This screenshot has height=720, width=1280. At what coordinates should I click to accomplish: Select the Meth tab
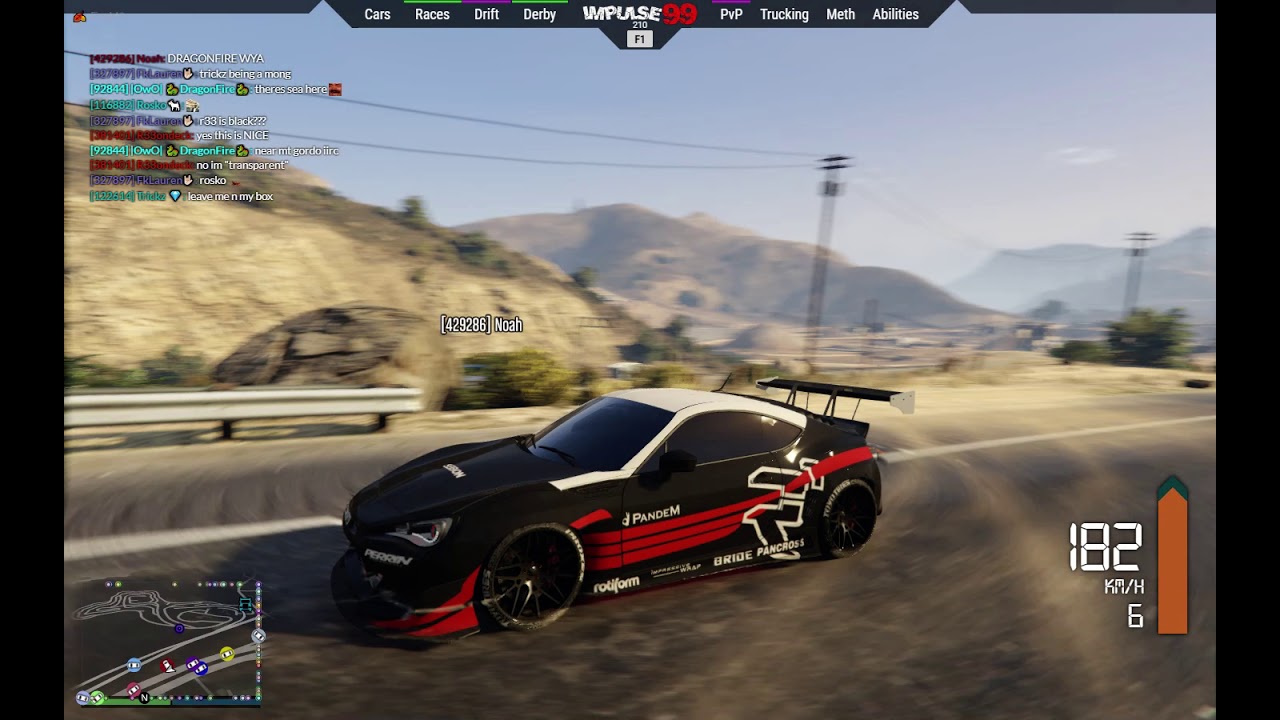[x=840, y=14]
